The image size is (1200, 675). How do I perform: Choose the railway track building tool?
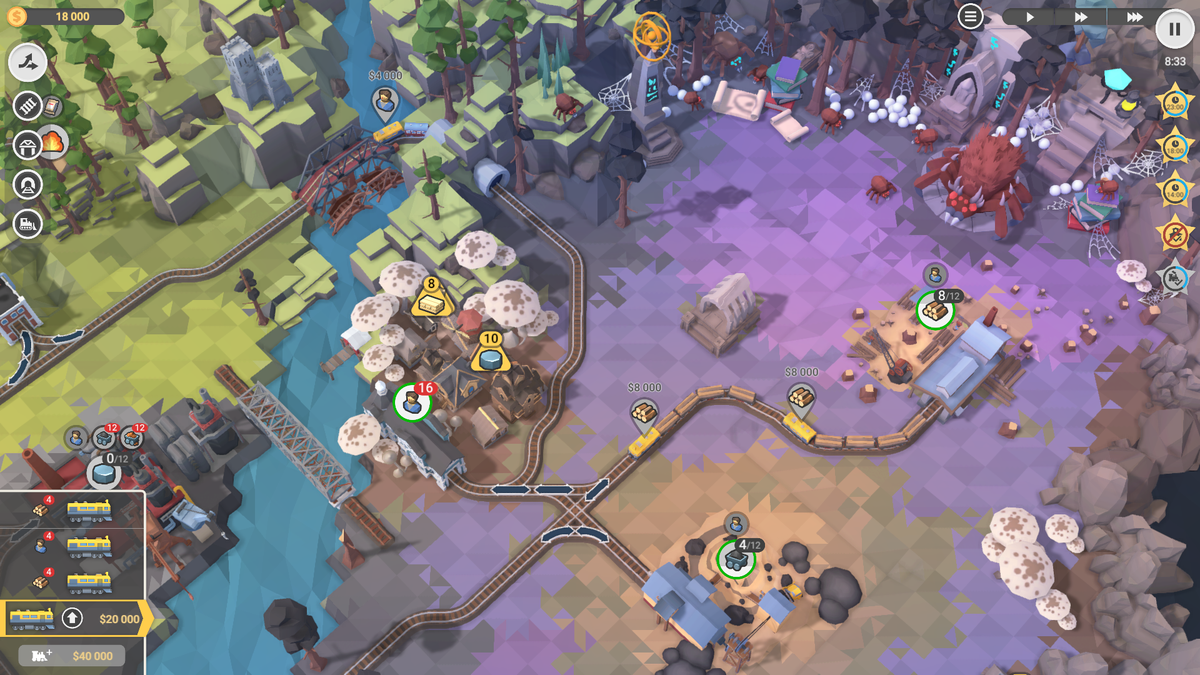(x=29, y=106)
